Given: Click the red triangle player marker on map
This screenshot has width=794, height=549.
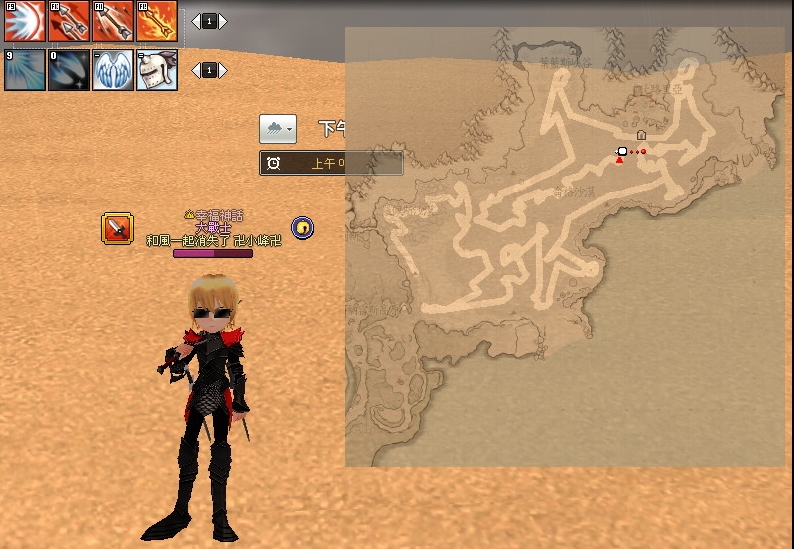Looking at the screenshot, I should coord(619,160).
